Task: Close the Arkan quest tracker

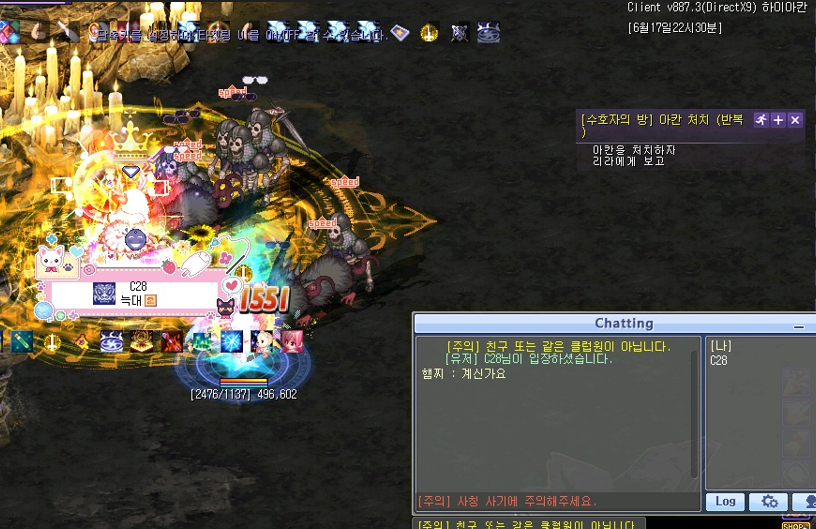Action: [x=795, y=120]
